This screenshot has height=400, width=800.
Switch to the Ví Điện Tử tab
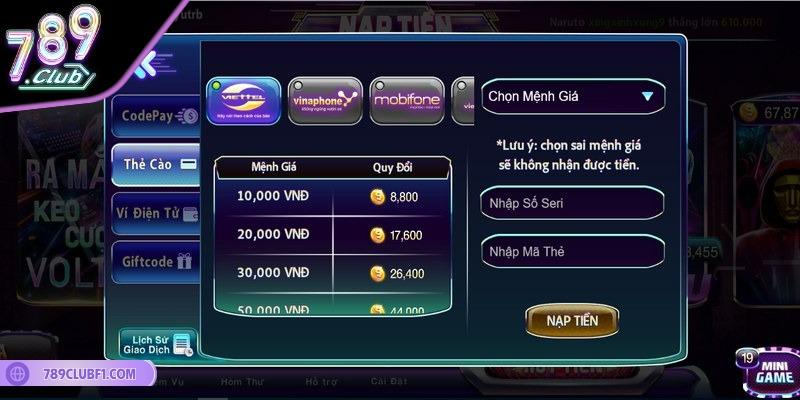[157, 212]
